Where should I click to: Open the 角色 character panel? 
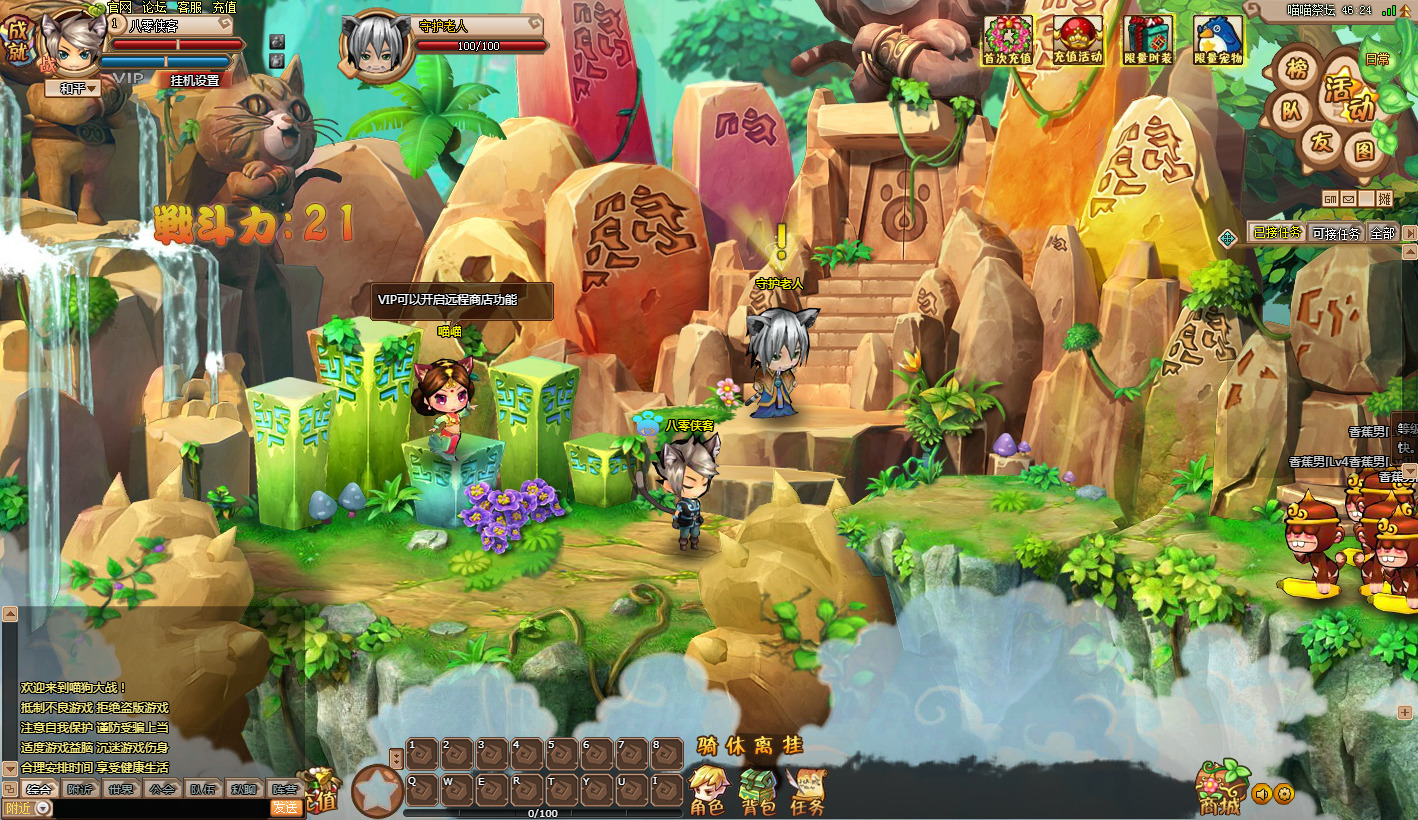[709, 790]
